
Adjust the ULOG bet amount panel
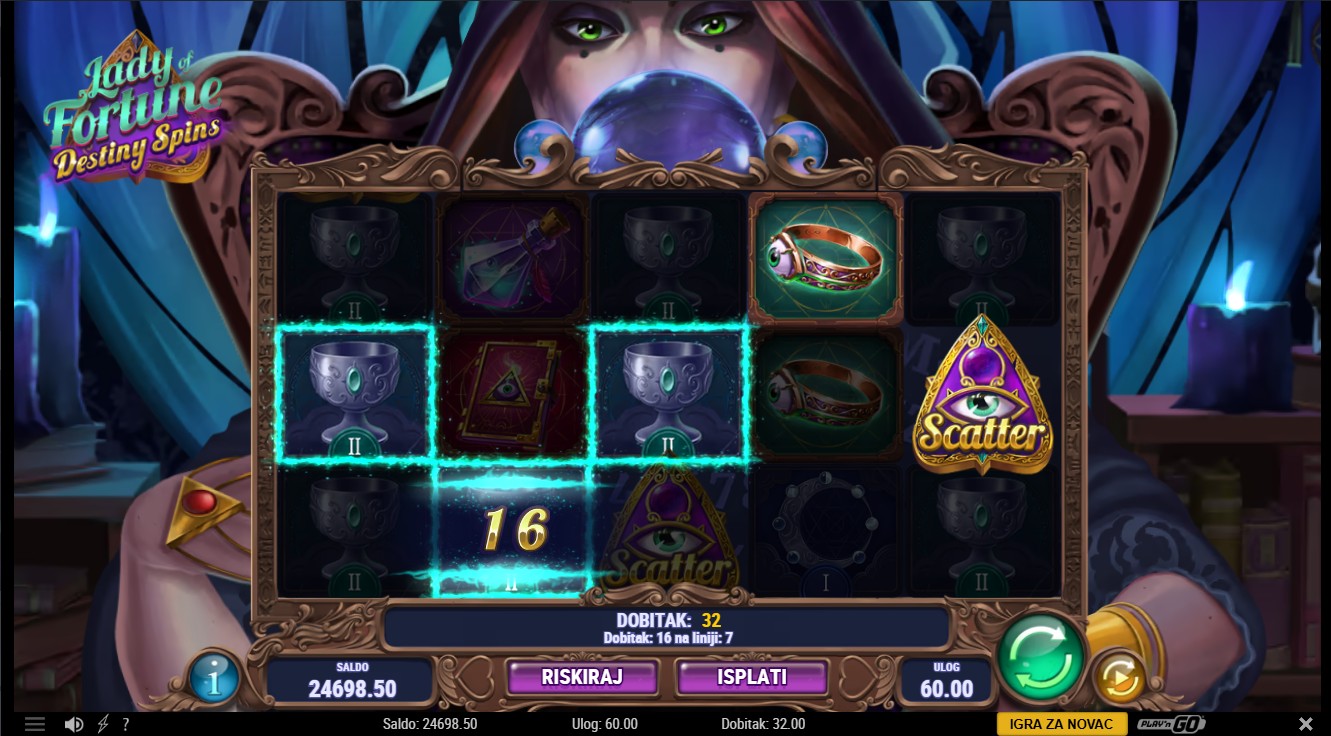(945, 680)
